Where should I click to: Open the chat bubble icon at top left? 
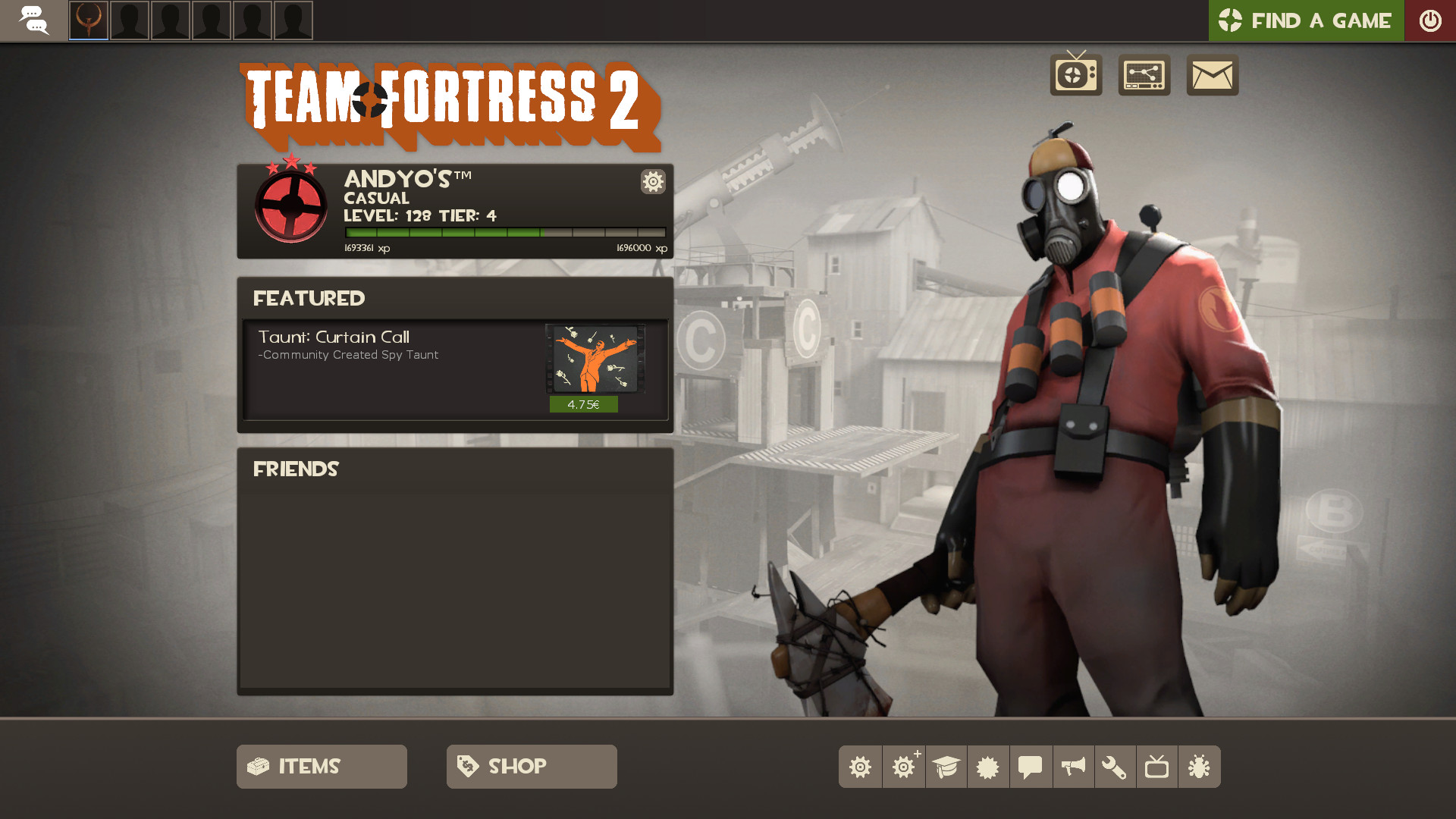pyautogui.click(x=34, y=20)
